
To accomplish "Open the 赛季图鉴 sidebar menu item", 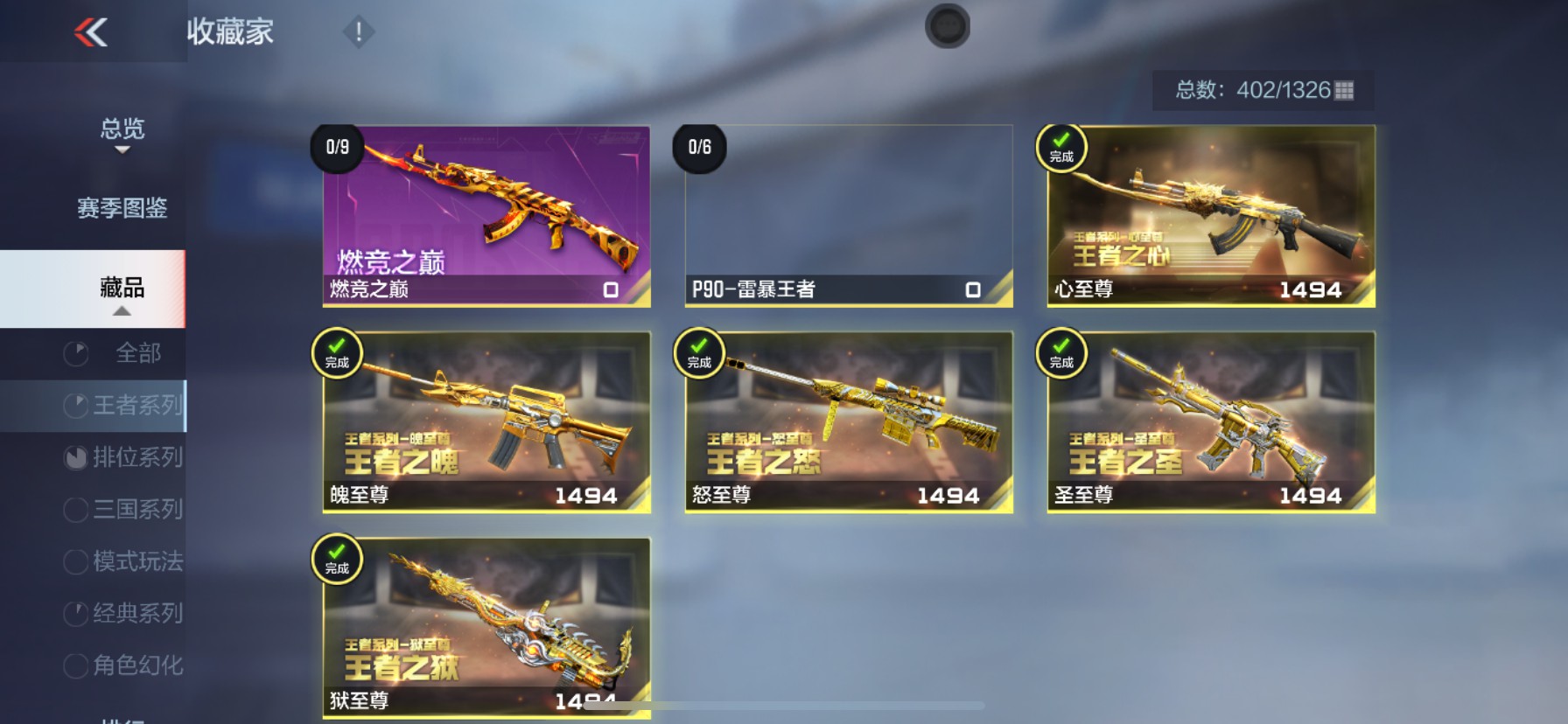I will tap(122, 208).
